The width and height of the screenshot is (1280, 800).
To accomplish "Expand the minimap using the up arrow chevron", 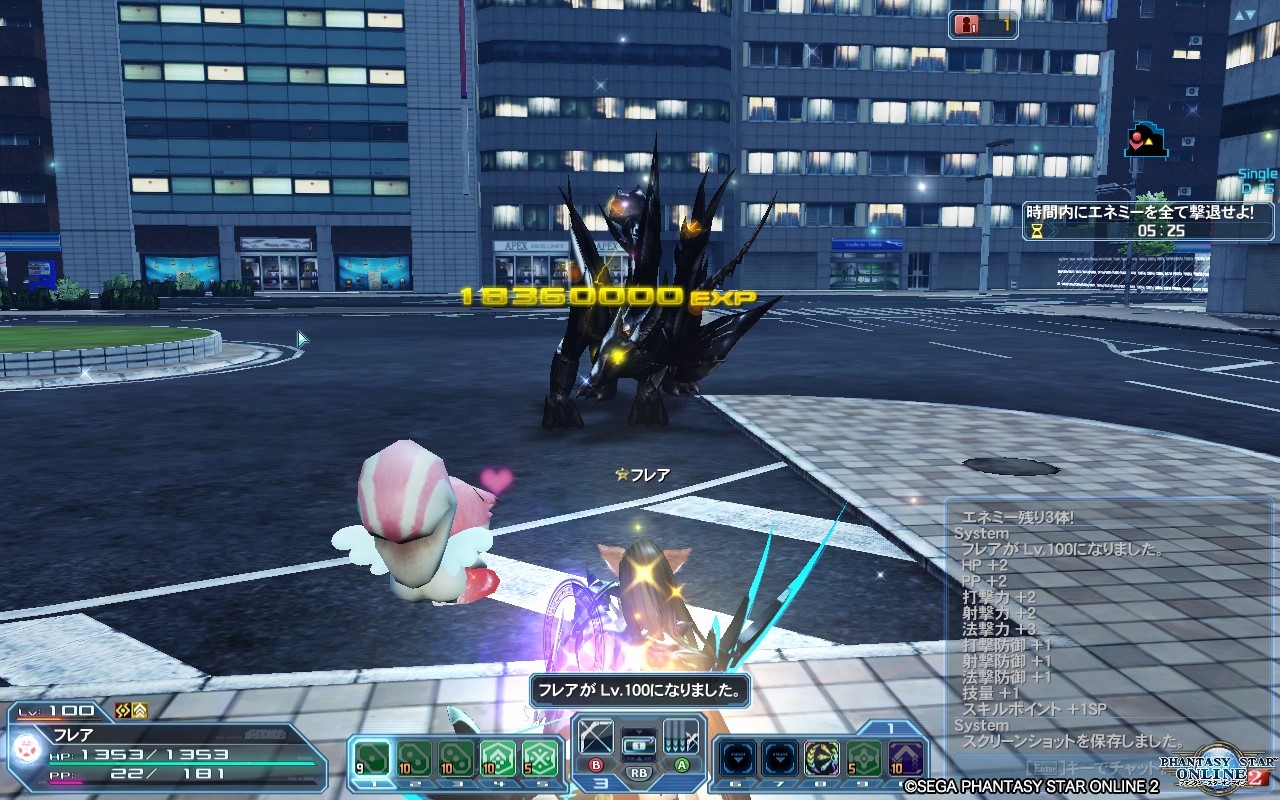I will pyautogui.click(x=1239, y=14).
